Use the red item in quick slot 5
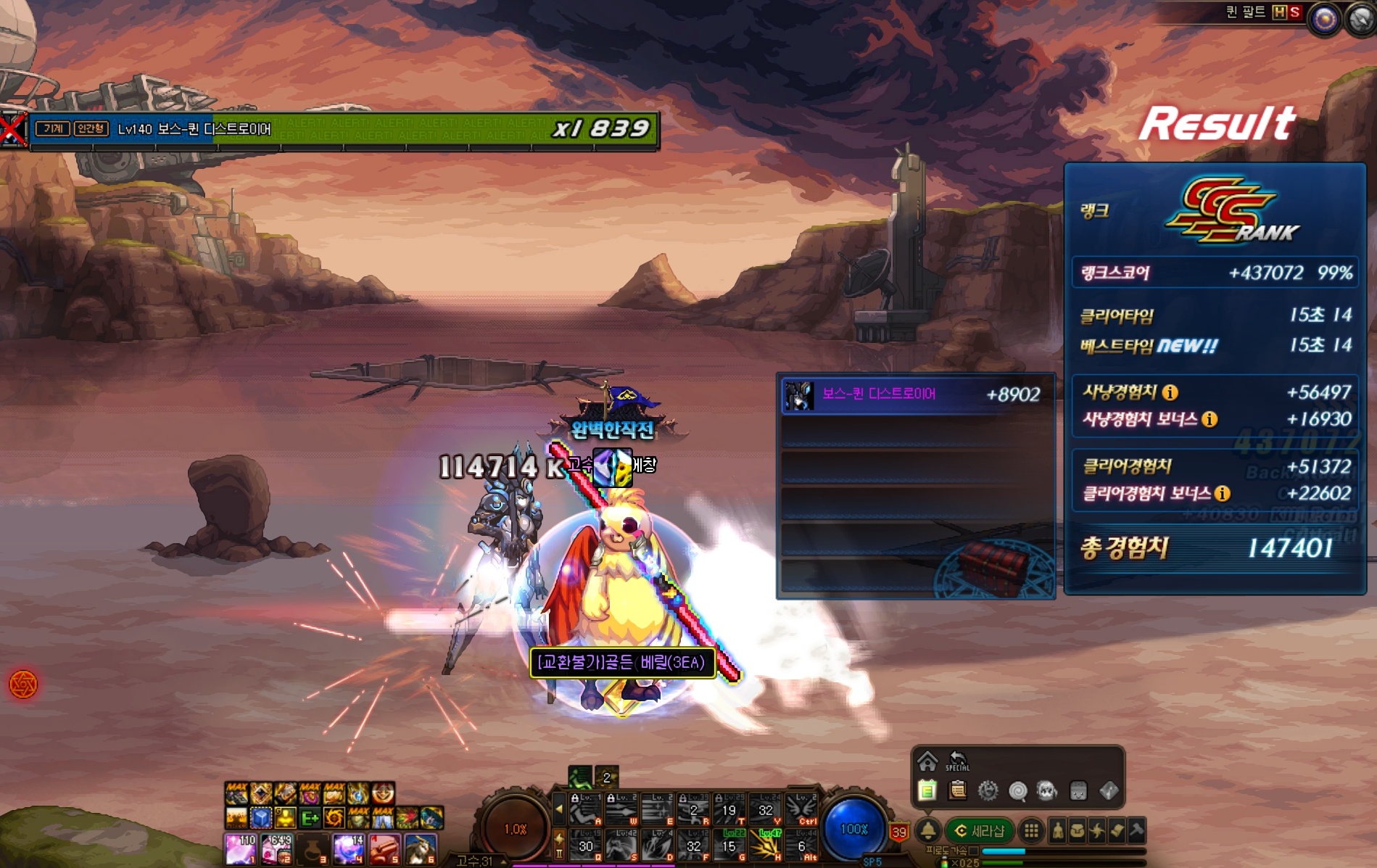Viewport: 1377px width, 868px height. tap(385, 848)
